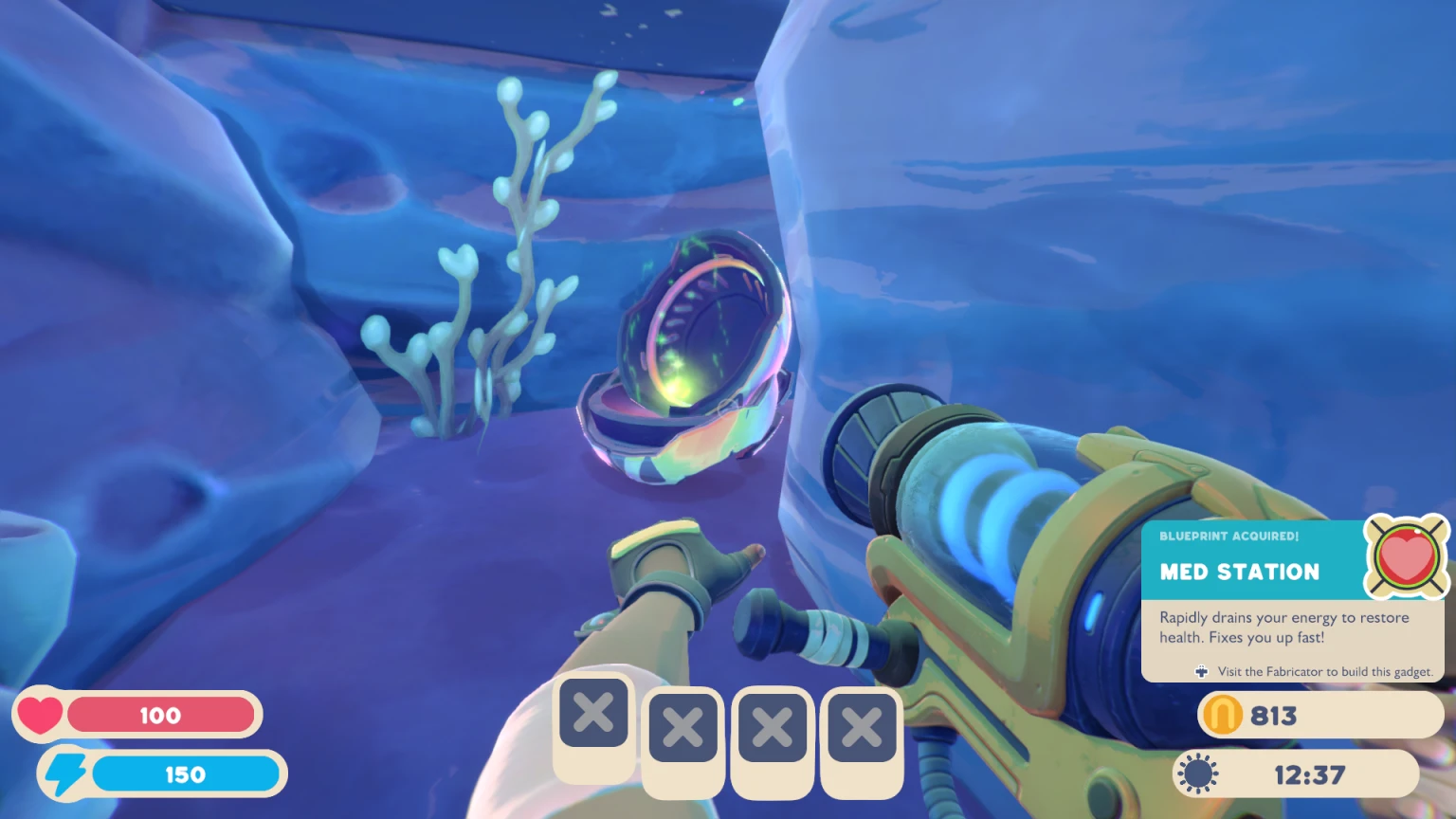Click the second vac inventory slot
Screen dimensions: 1456x819
pyautogui.click(x=682, y=728)
